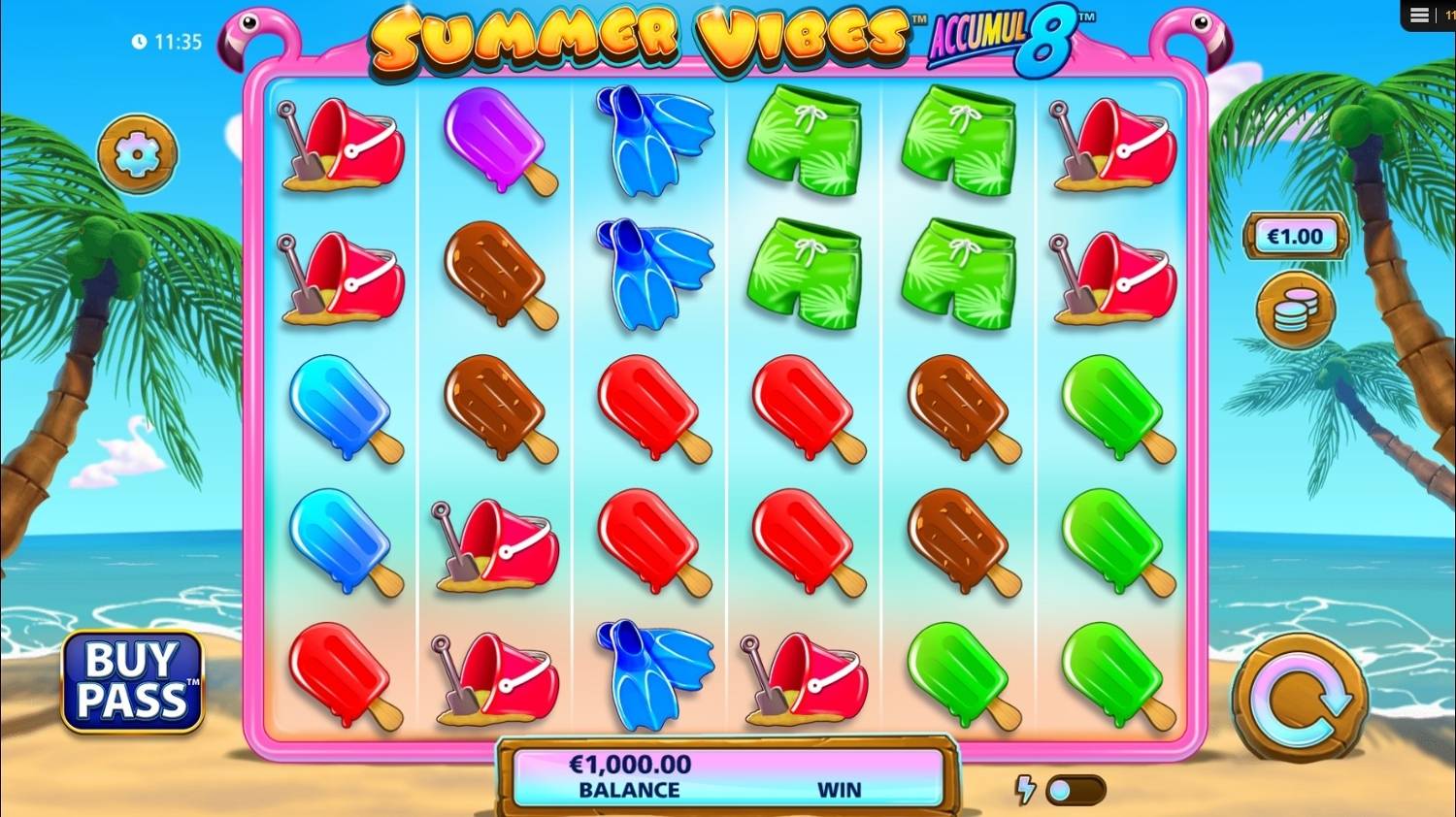Click the €1.00 bet value plaque
This screenshot has height=817, width=1456.
(x=1294, y=235)
